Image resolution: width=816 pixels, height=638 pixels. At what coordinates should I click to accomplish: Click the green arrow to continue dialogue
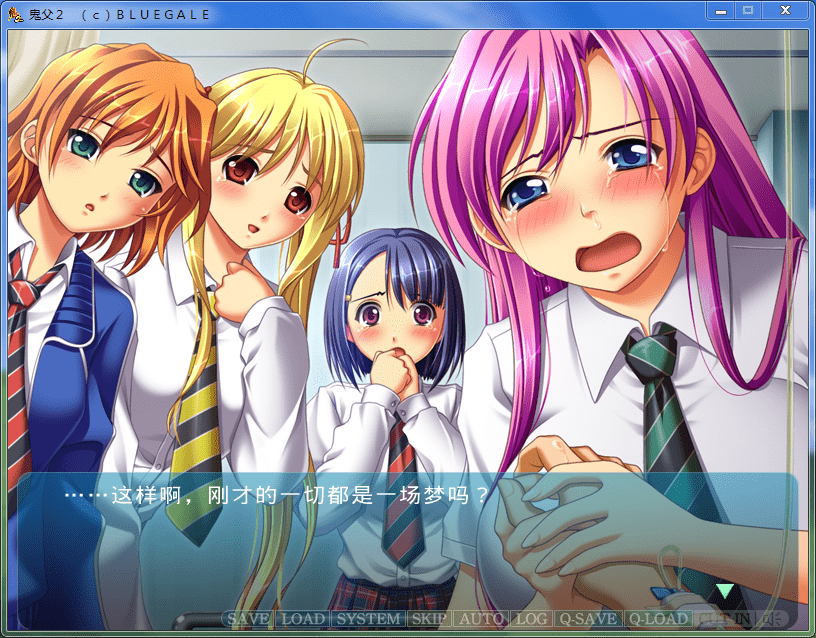click(724, 590)
